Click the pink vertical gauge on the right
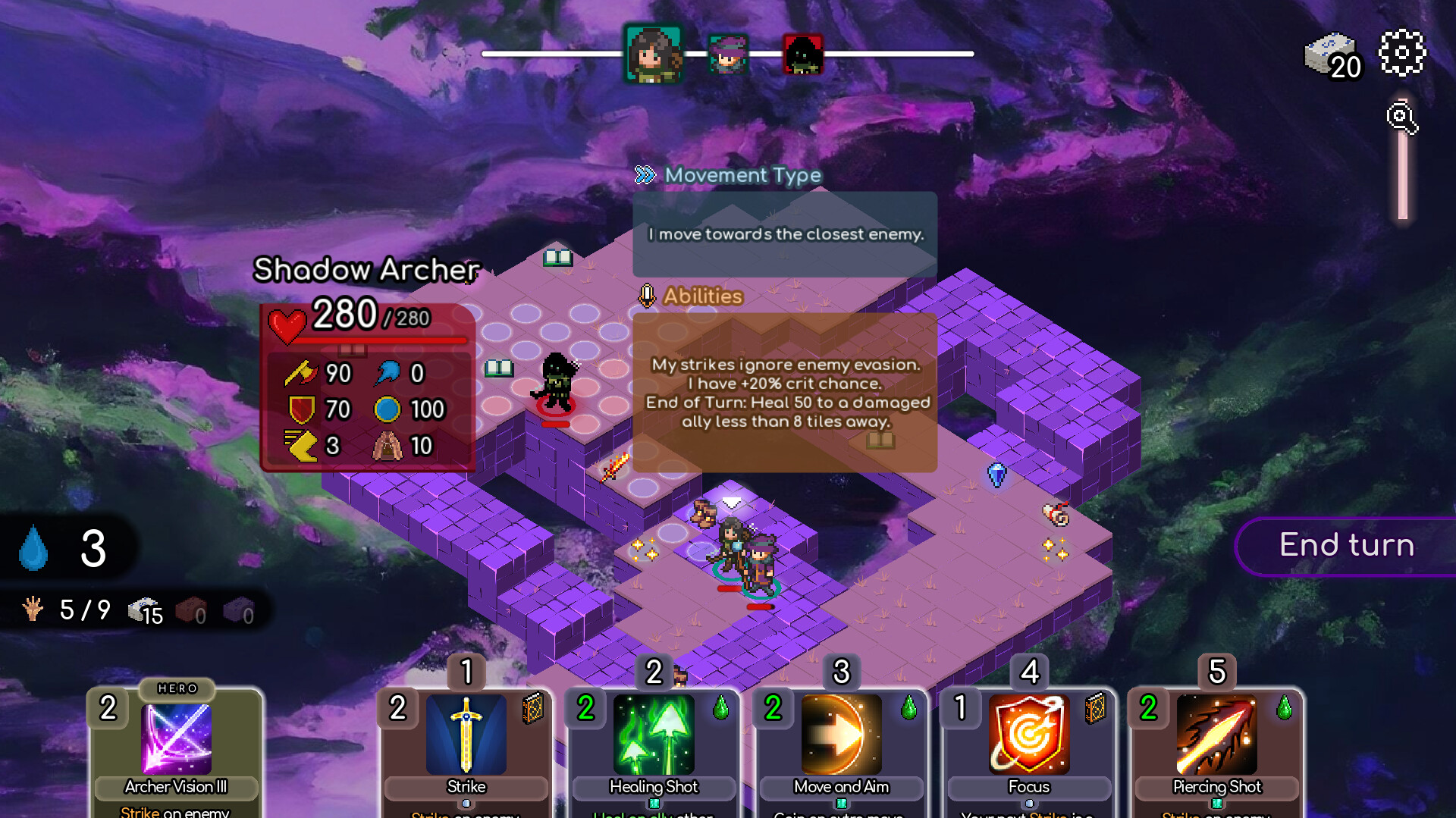Viewport: 1456px width, 818px height. (1403, 174)
